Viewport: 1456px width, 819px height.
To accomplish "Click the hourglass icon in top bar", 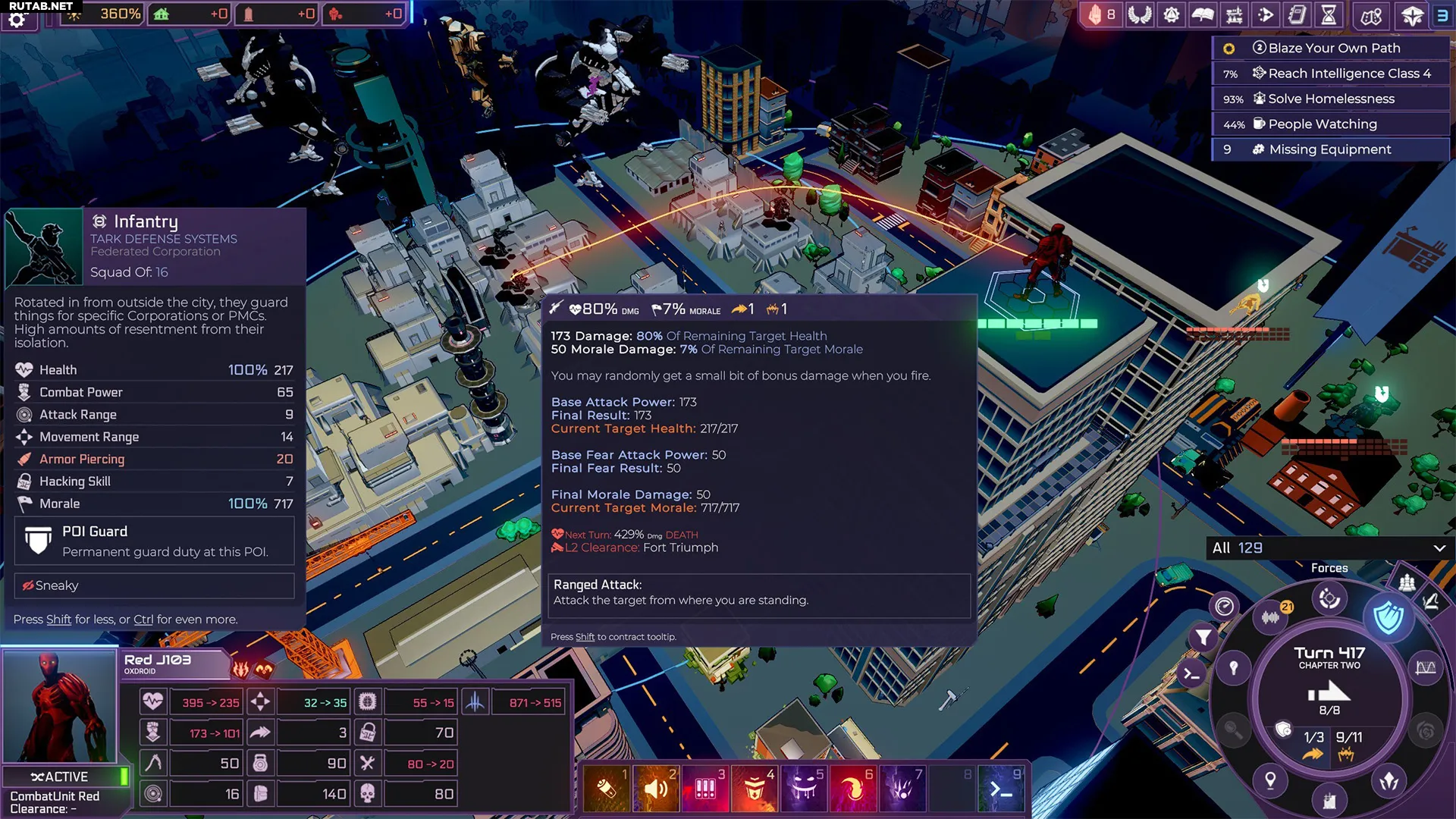I will (1329, 15).
